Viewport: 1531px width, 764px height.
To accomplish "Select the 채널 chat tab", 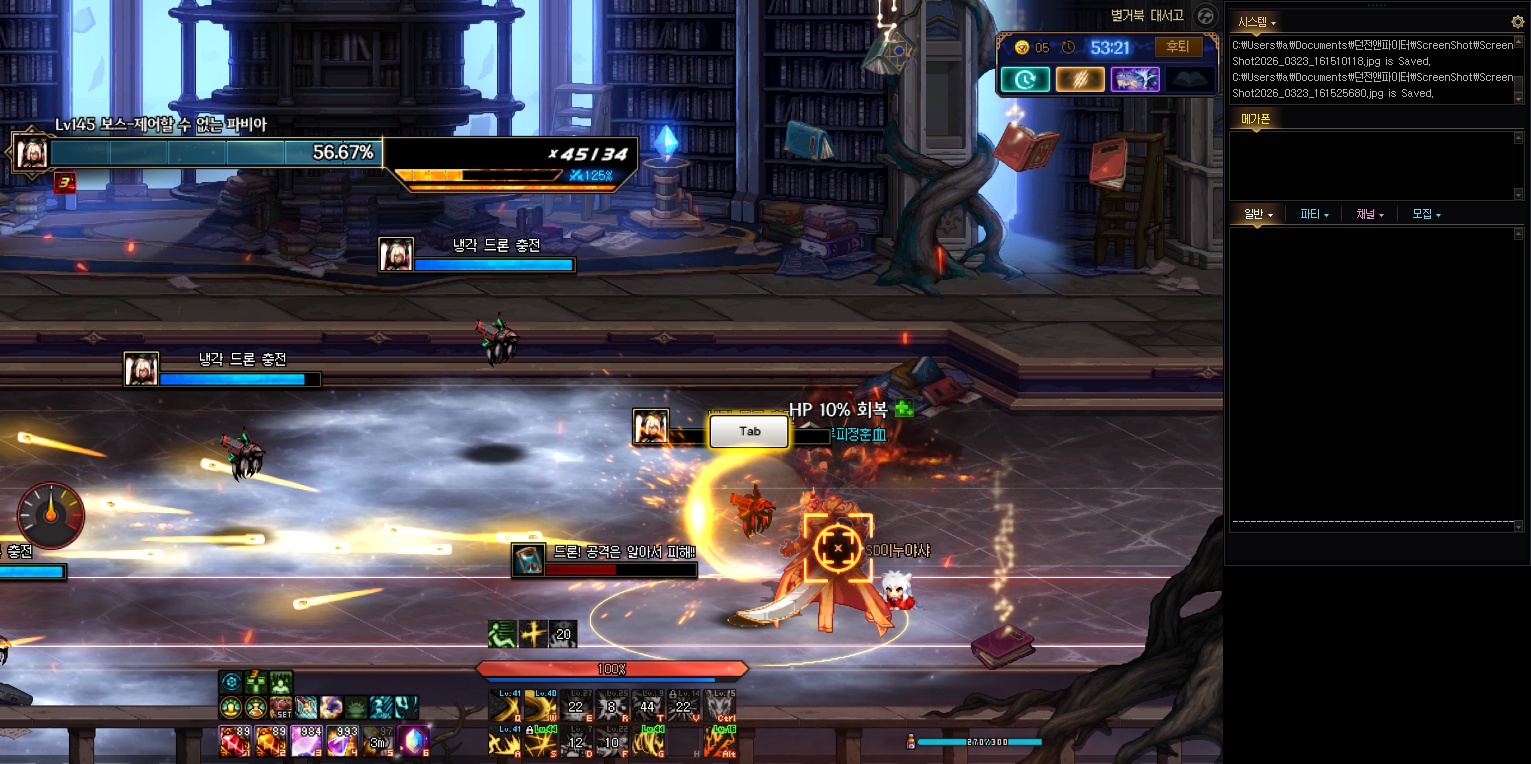I will pyautogui.click(x=1369, y=214).
